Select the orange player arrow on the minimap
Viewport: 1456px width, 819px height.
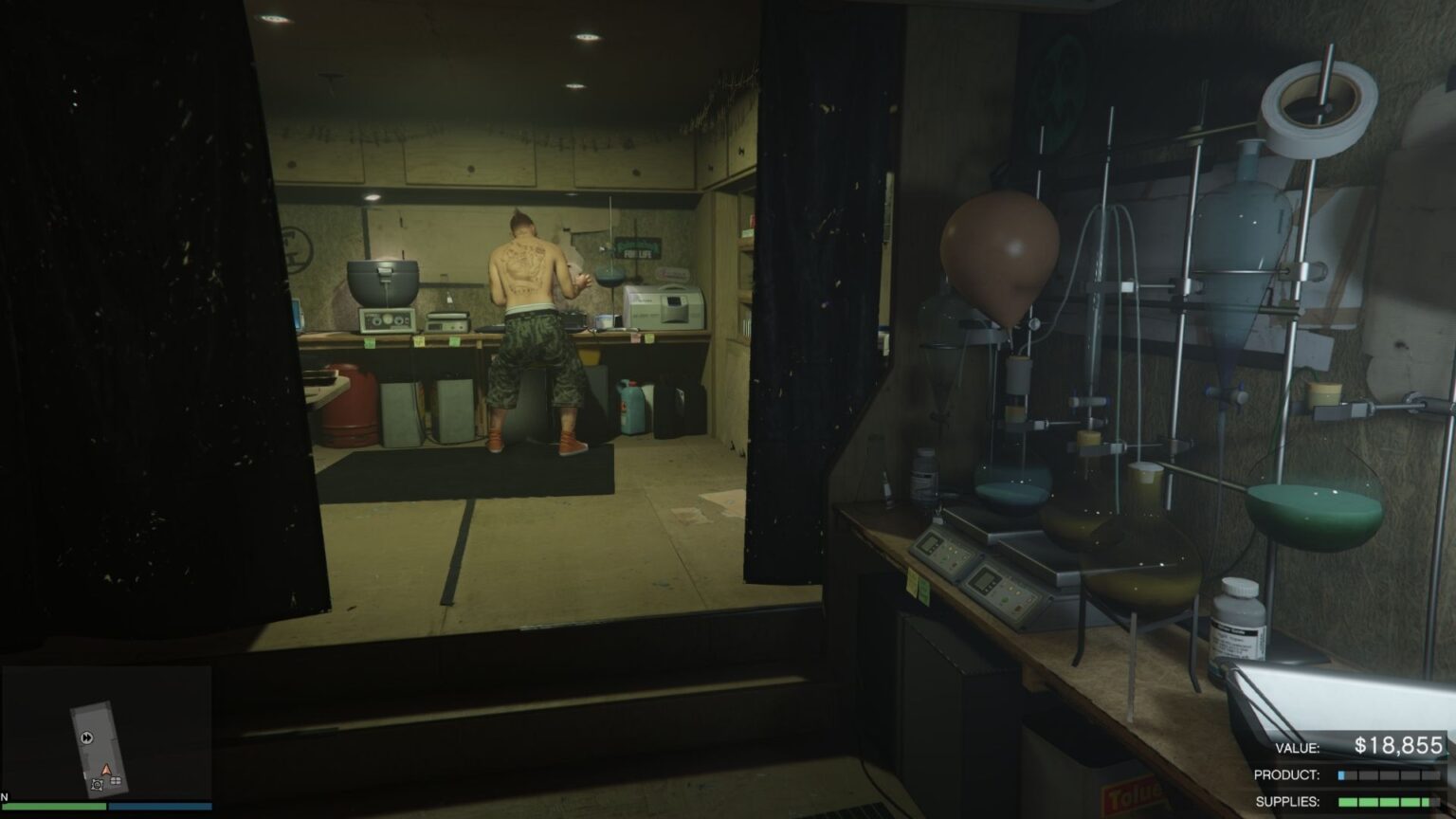click(x=105, y=769)
